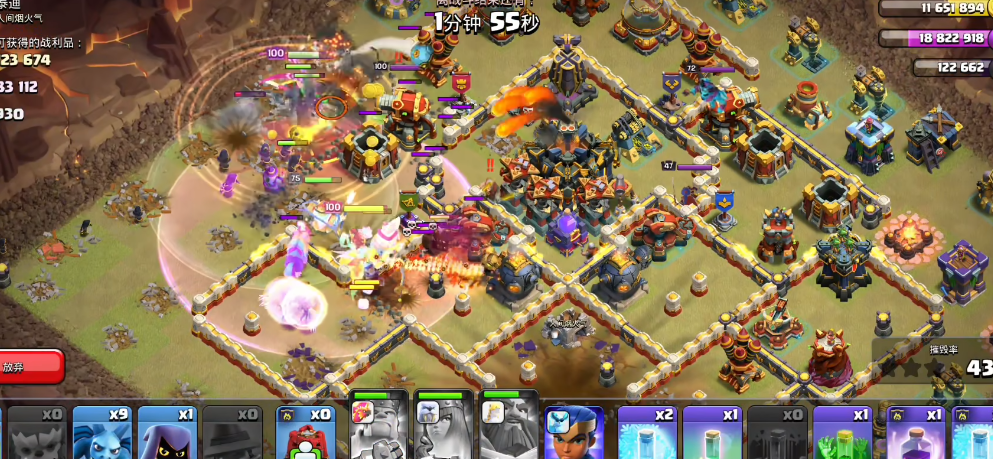The height and width of the screenshot is (459, 993).
Task: Select the red siege machine slot
Action: 304,432
